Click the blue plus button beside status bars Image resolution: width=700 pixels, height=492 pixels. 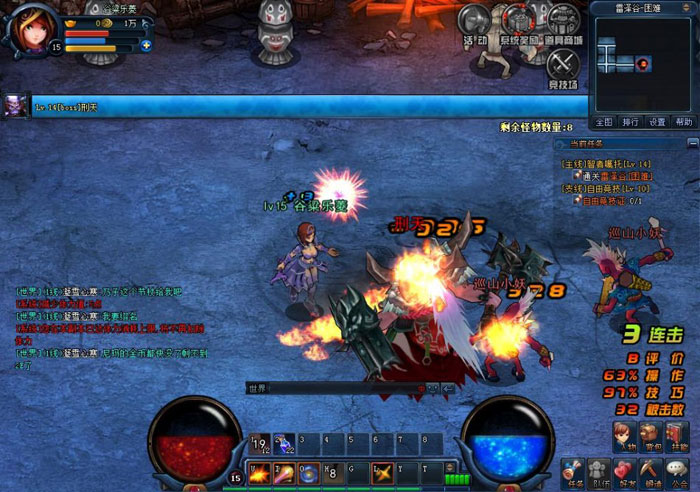146,45
